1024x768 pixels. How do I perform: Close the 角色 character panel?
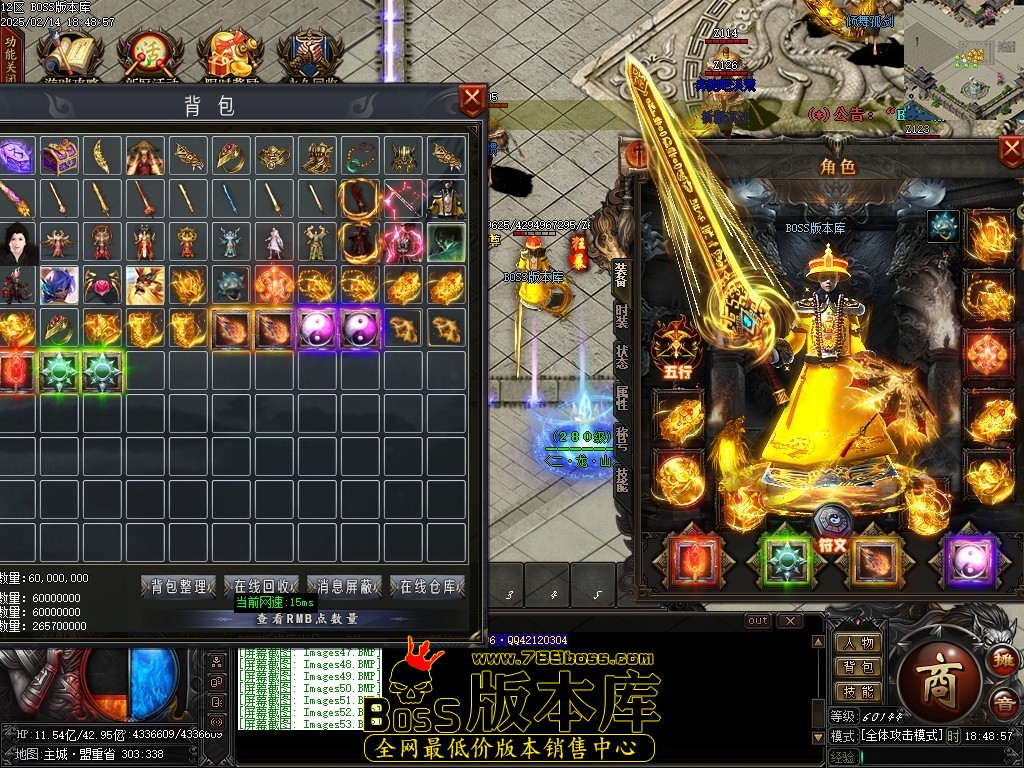pos(1011,151)
